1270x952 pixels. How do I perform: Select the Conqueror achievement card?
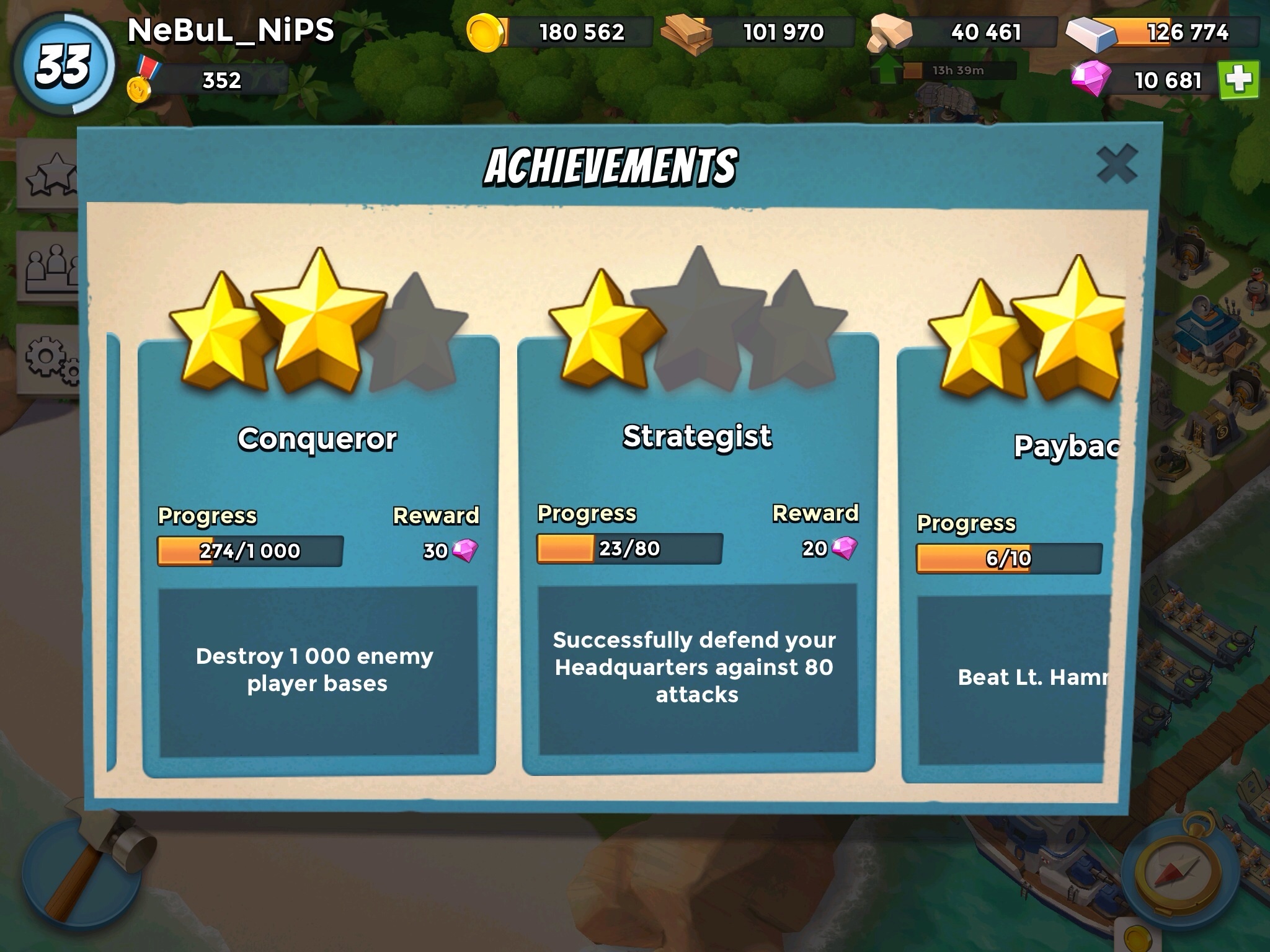coord(319,558)
